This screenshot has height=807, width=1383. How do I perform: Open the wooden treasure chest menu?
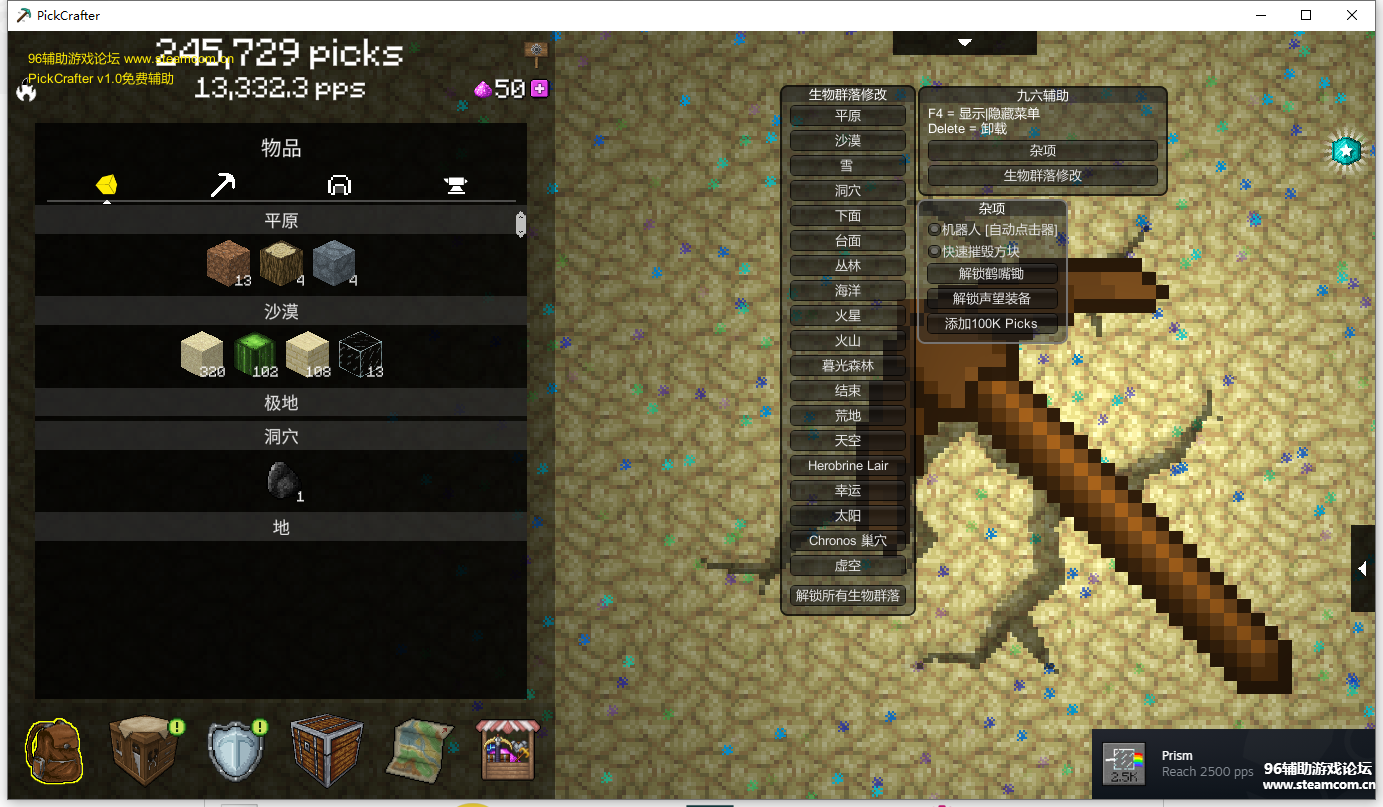tap(326, 750)
